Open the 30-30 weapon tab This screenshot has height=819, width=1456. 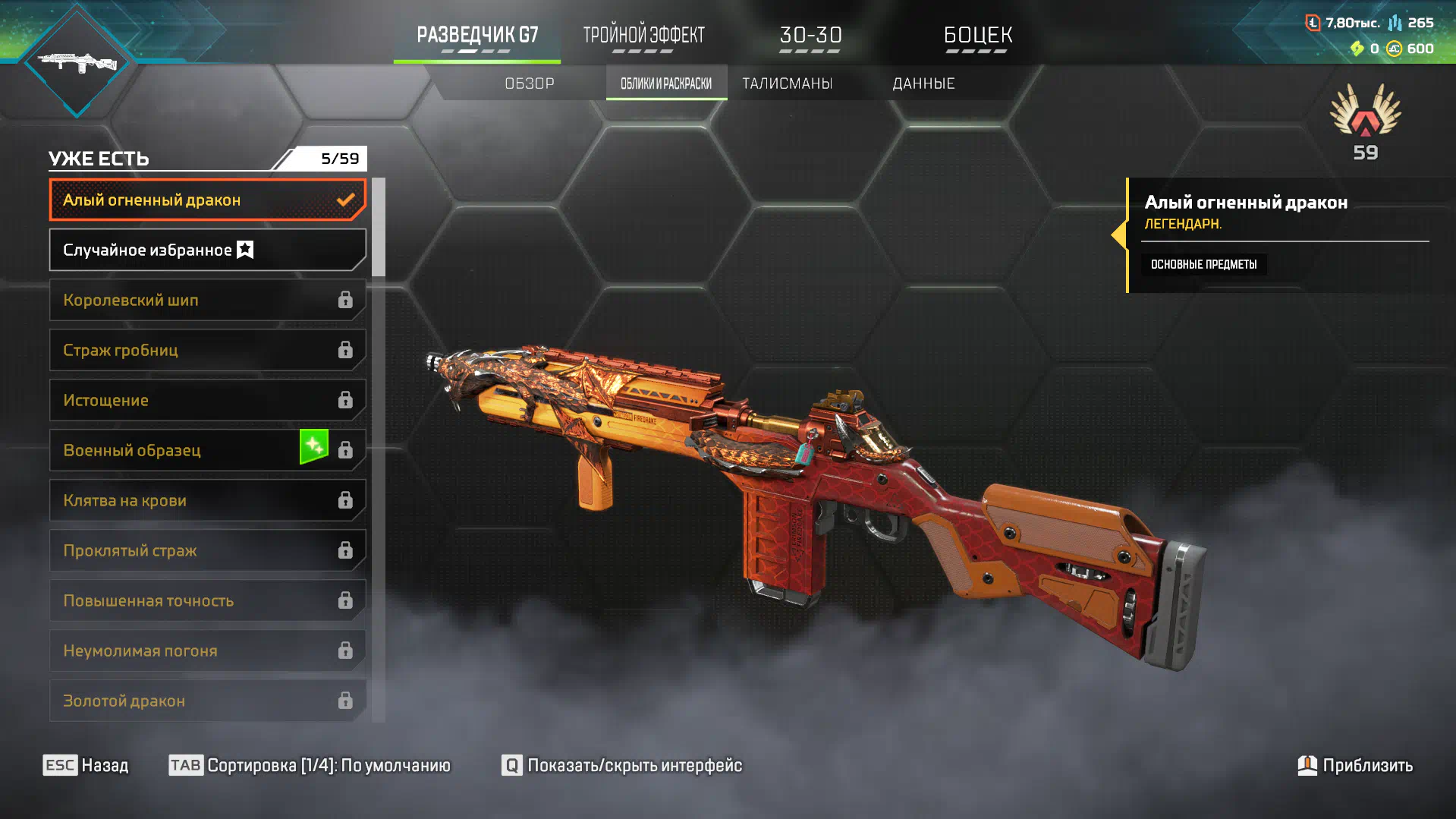point(810,36)
